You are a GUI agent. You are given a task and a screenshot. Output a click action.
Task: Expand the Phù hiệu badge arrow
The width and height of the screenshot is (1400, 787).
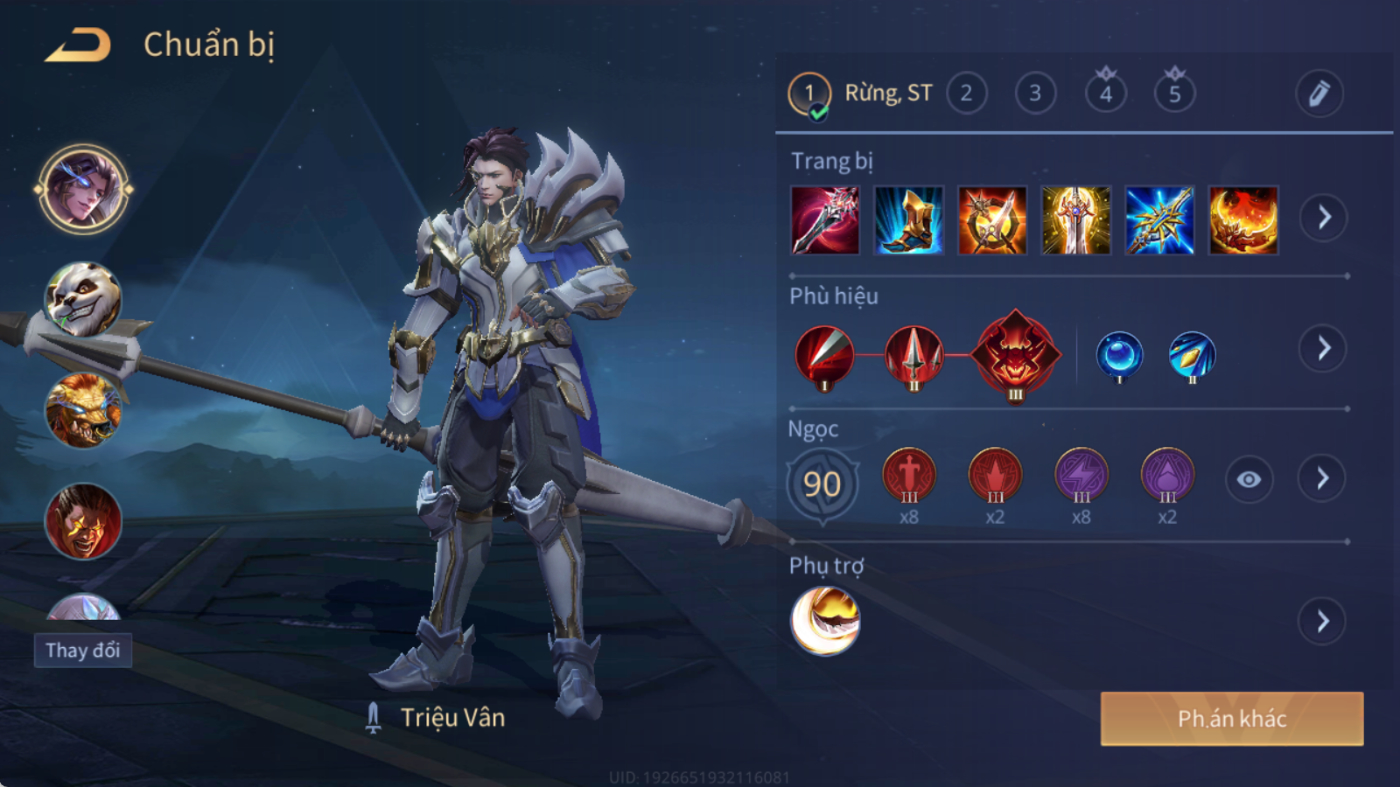[x=1323, y=348]
